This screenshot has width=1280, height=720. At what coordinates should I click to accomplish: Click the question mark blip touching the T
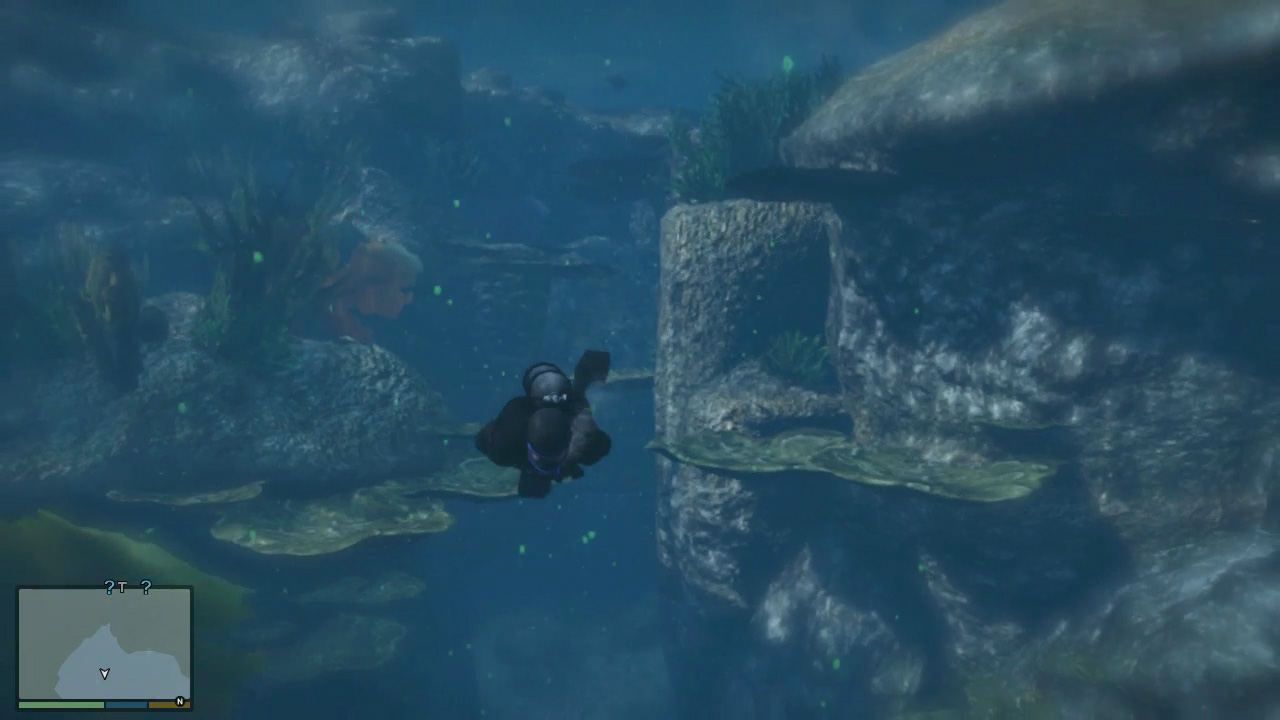click(110, 588)
